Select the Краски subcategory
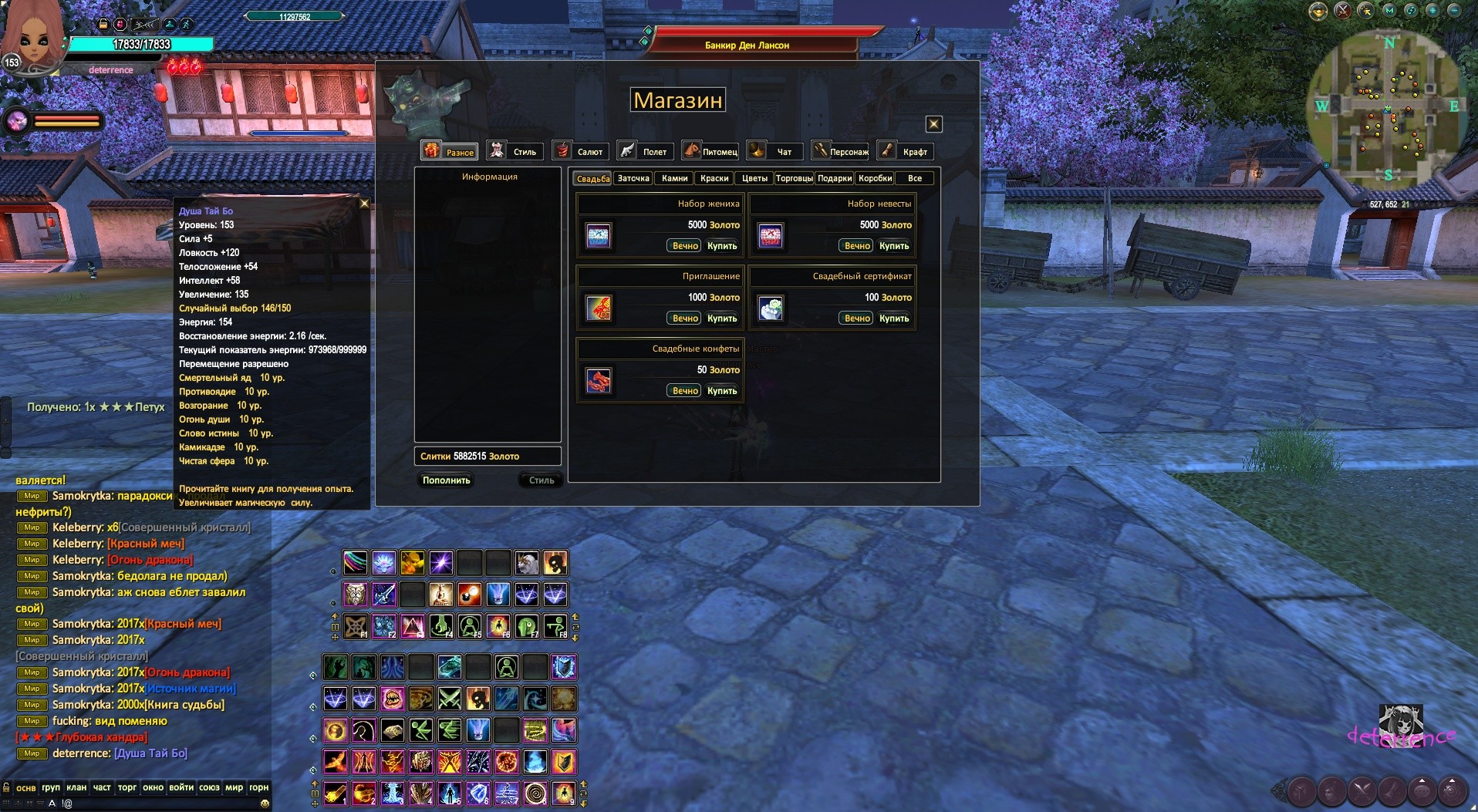The image size is (1478, 812). point(714,178)
